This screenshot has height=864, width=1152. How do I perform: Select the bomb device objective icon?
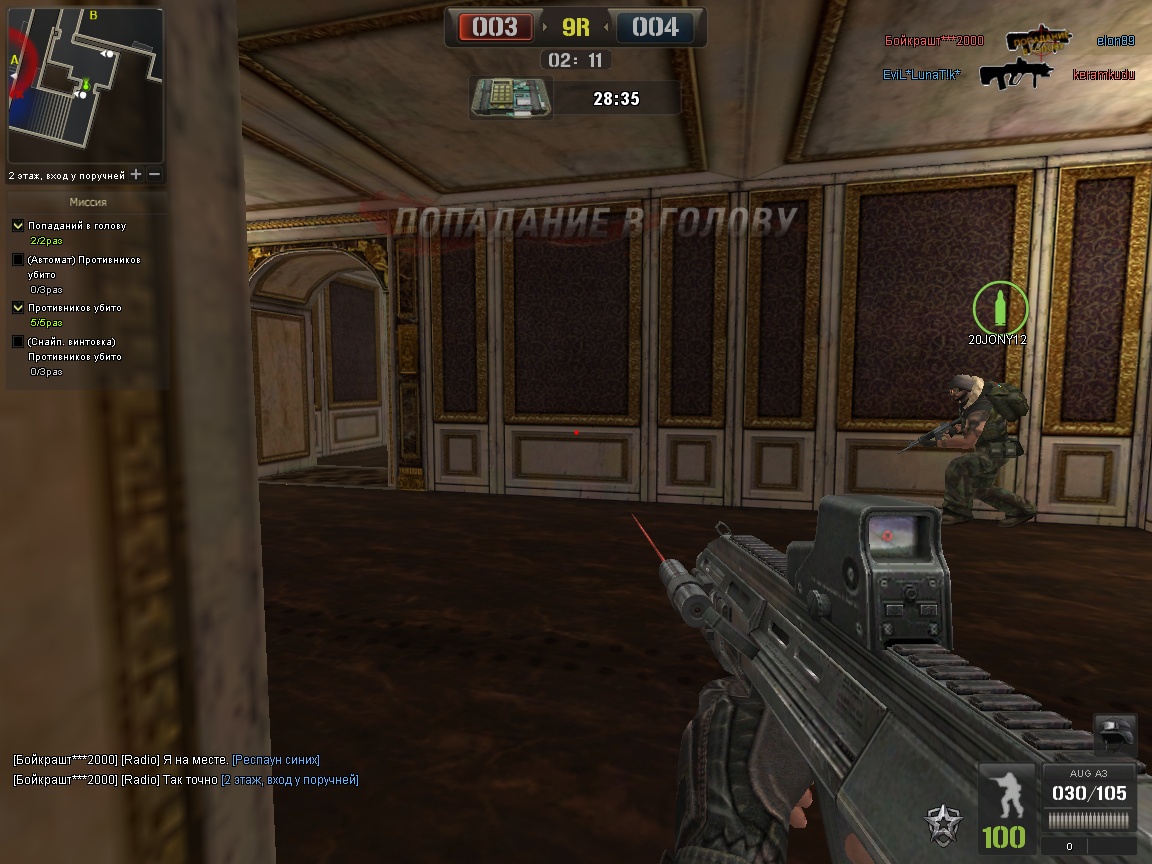pos(508,98)
